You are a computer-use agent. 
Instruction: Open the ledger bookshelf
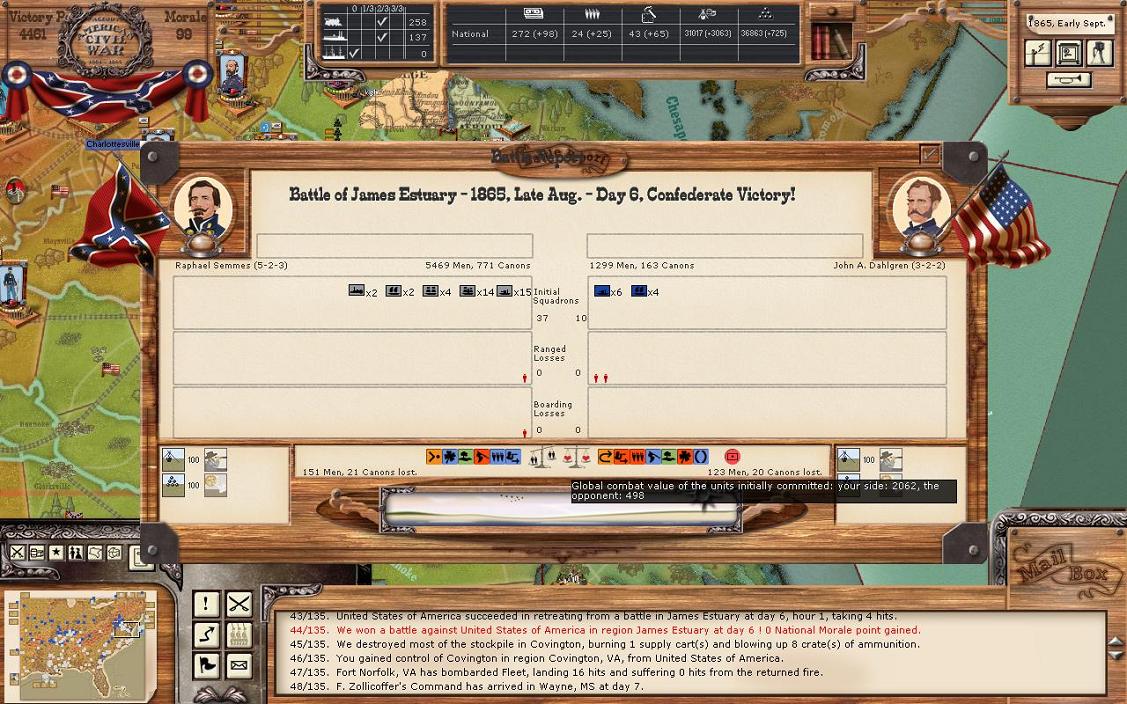point(831,42)
